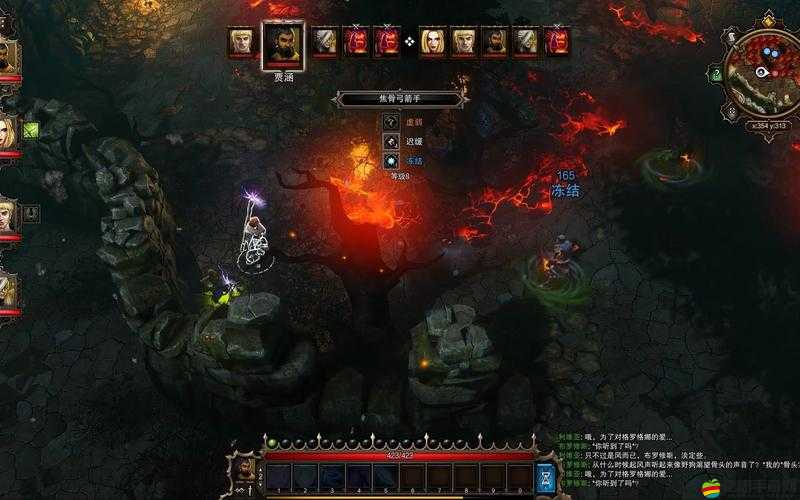Open the circular minimap
The height and width of the screenshot is (500, 800).
764,72
